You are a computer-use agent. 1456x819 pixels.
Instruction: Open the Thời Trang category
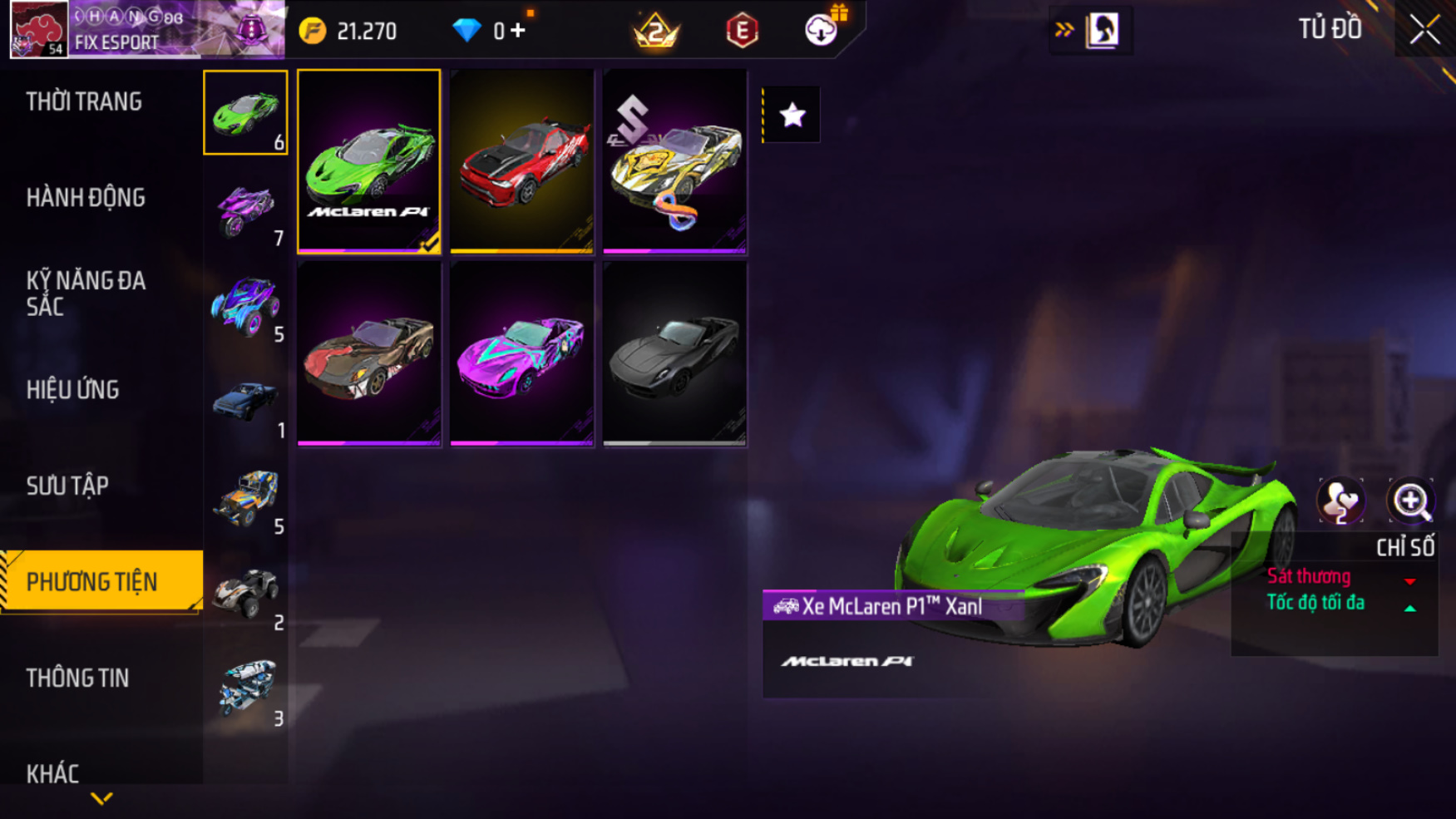pos(84,102)
